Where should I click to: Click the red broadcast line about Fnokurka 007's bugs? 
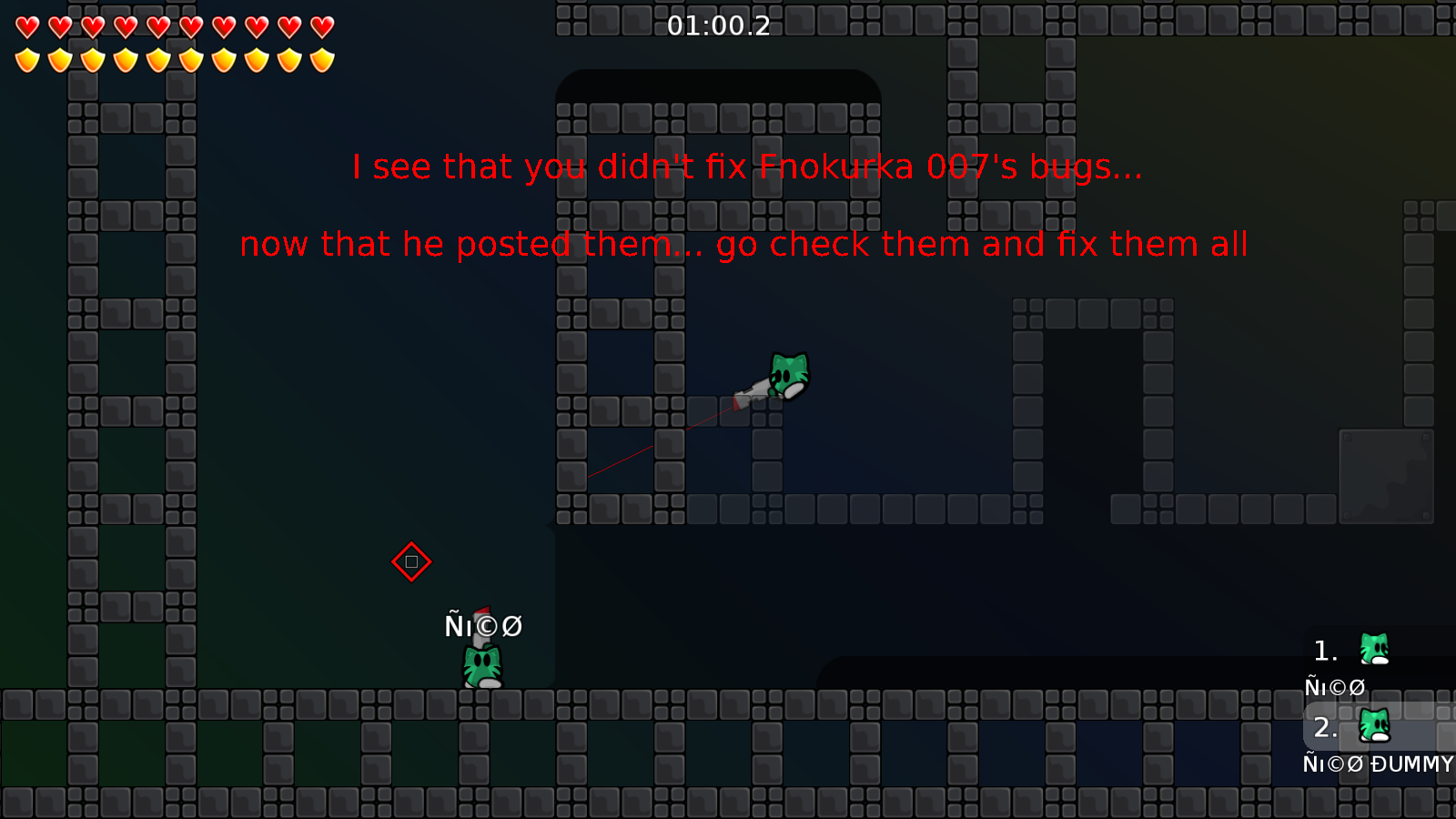coord(746,167)
